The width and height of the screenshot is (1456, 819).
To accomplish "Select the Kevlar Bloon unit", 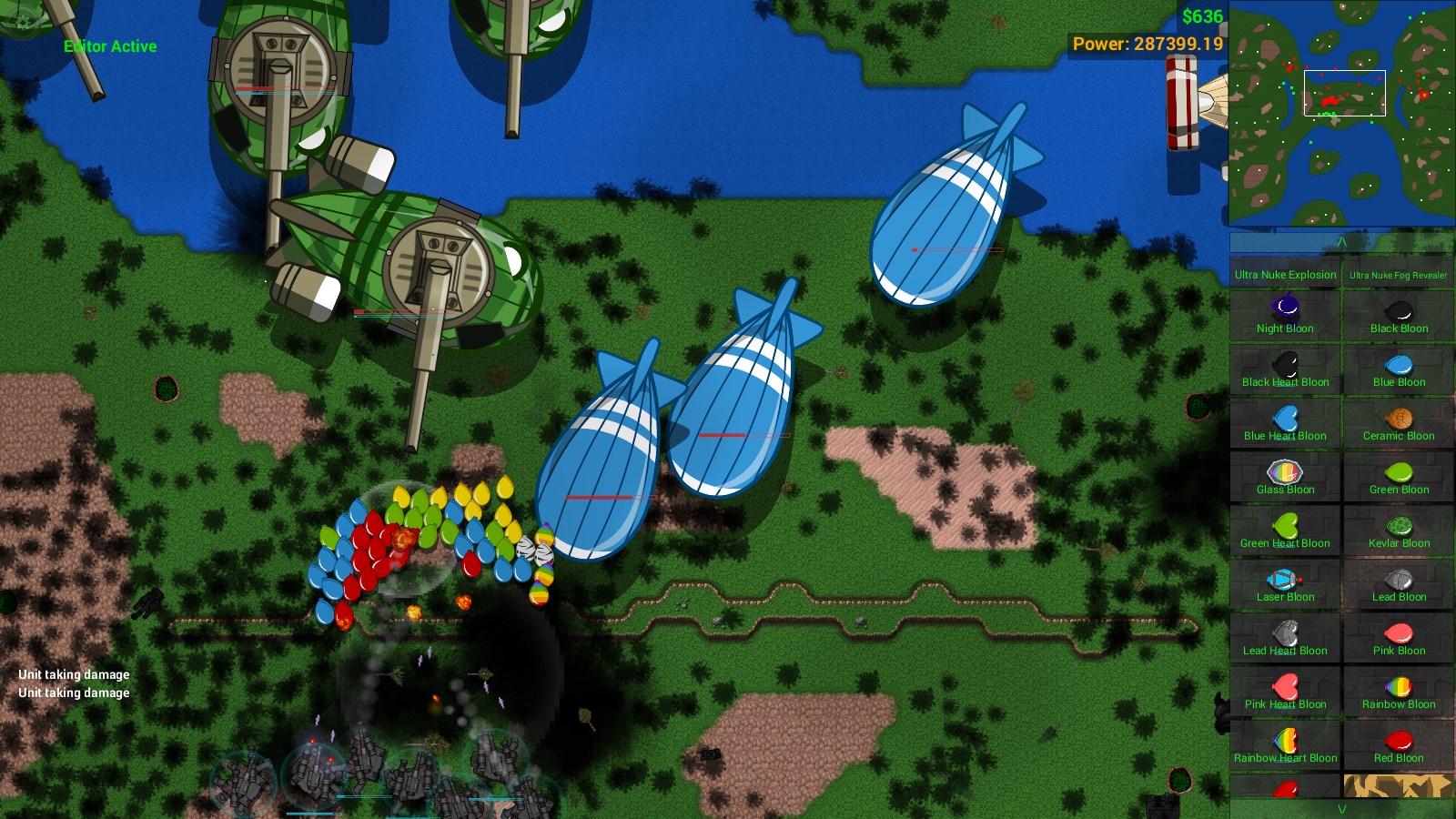I will (x=1399, y=530).
